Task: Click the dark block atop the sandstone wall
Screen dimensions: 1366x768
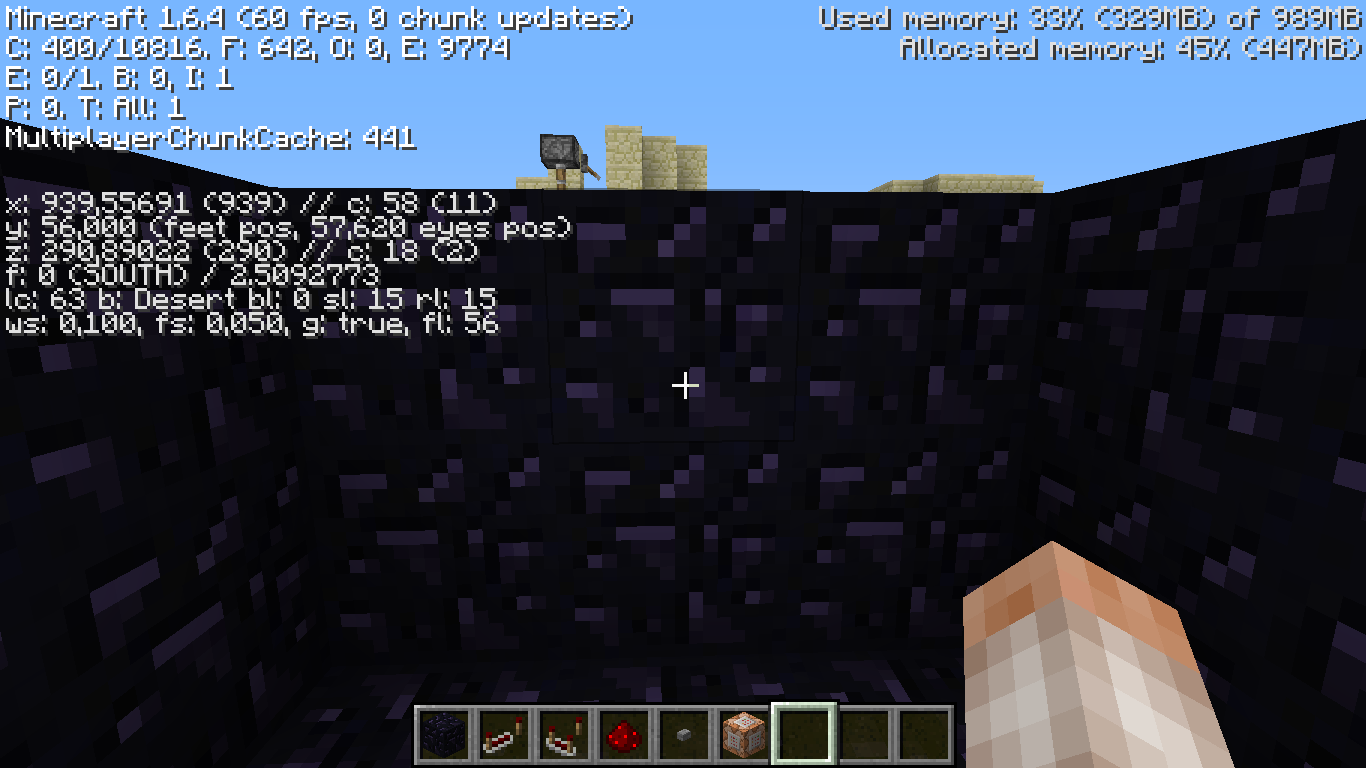Action: click(560, 150)
